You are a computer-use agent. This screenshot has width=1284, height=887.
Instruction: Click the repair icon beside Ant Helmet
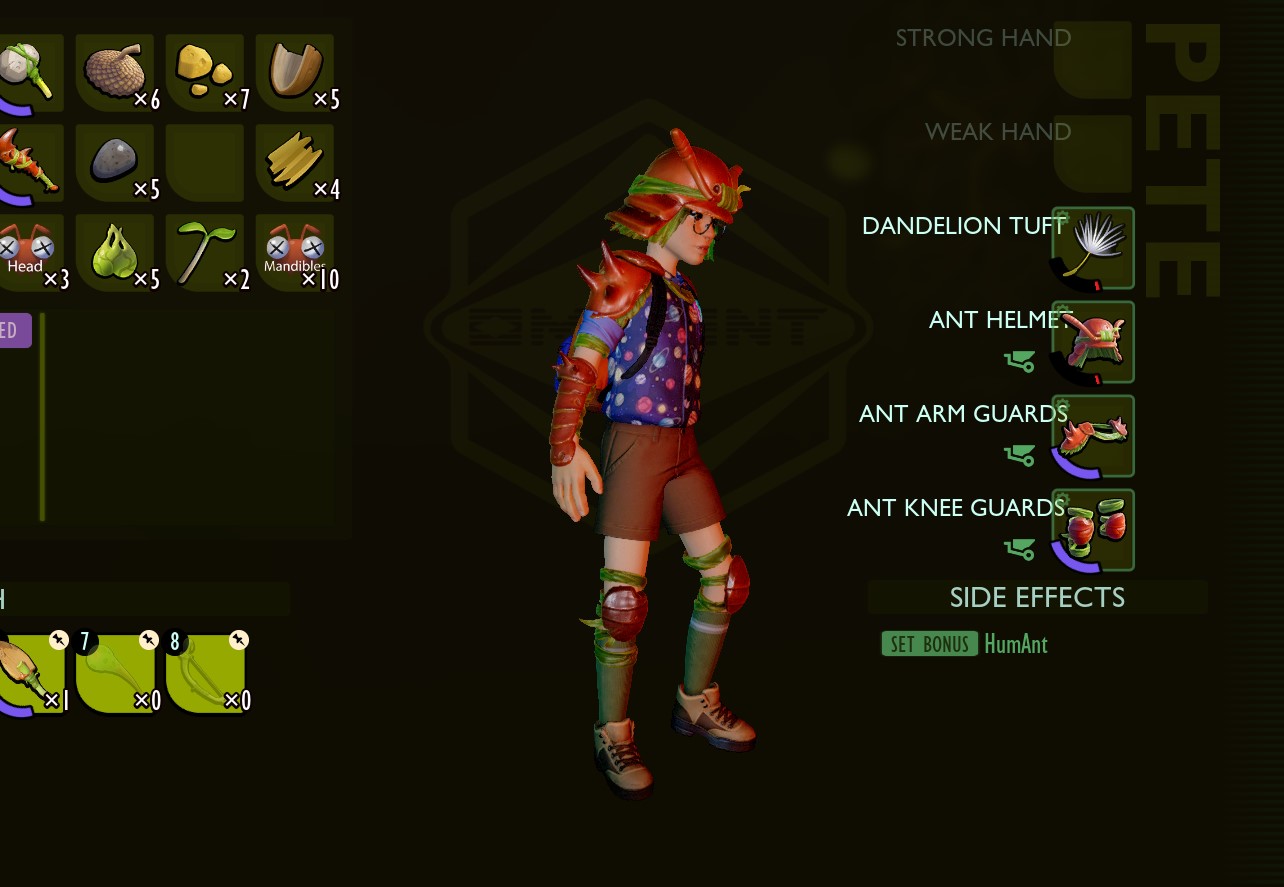(x=1019, y=361)
